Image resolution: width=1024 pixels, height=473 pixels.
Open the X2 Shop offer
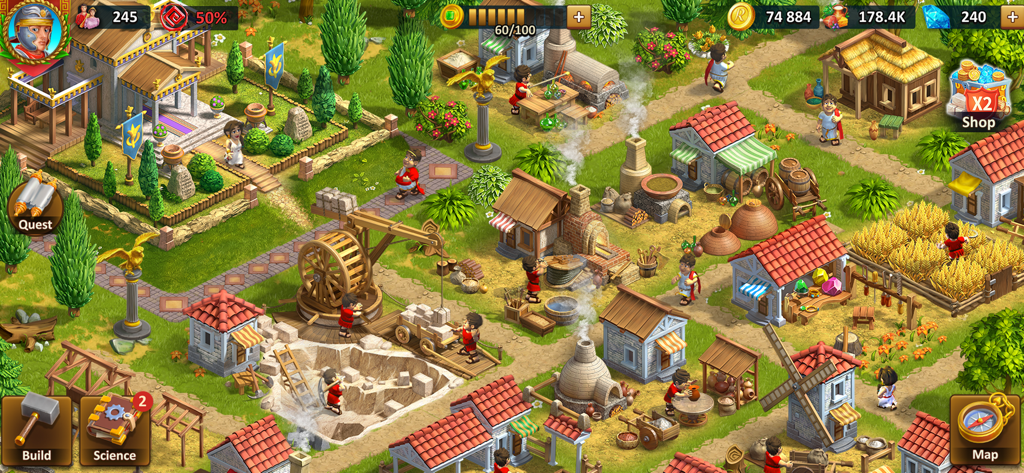point(978,96)
